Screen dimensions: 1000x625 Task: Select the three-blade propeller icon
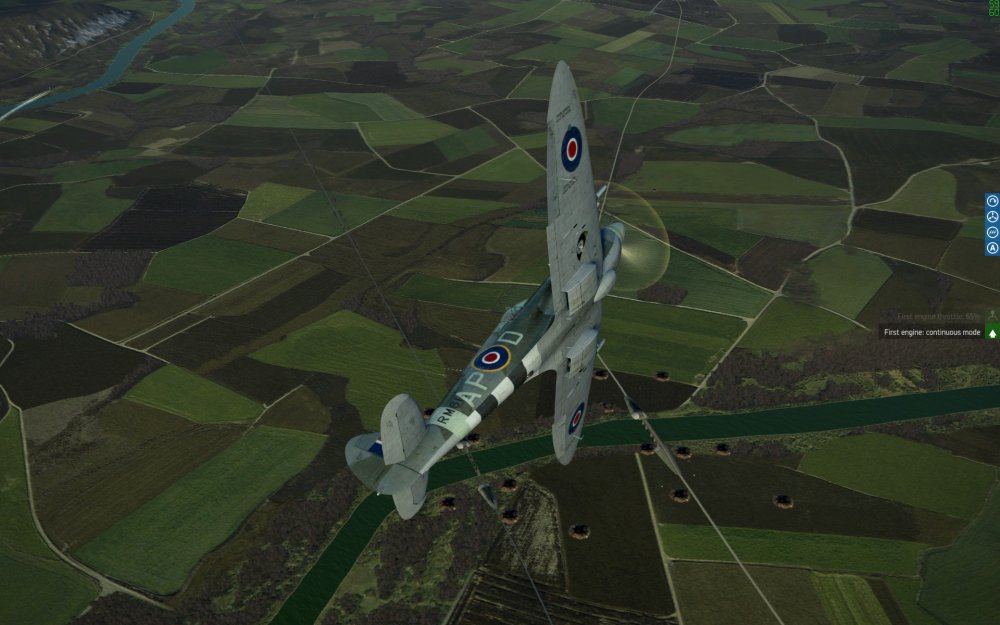tap(992, 217)
